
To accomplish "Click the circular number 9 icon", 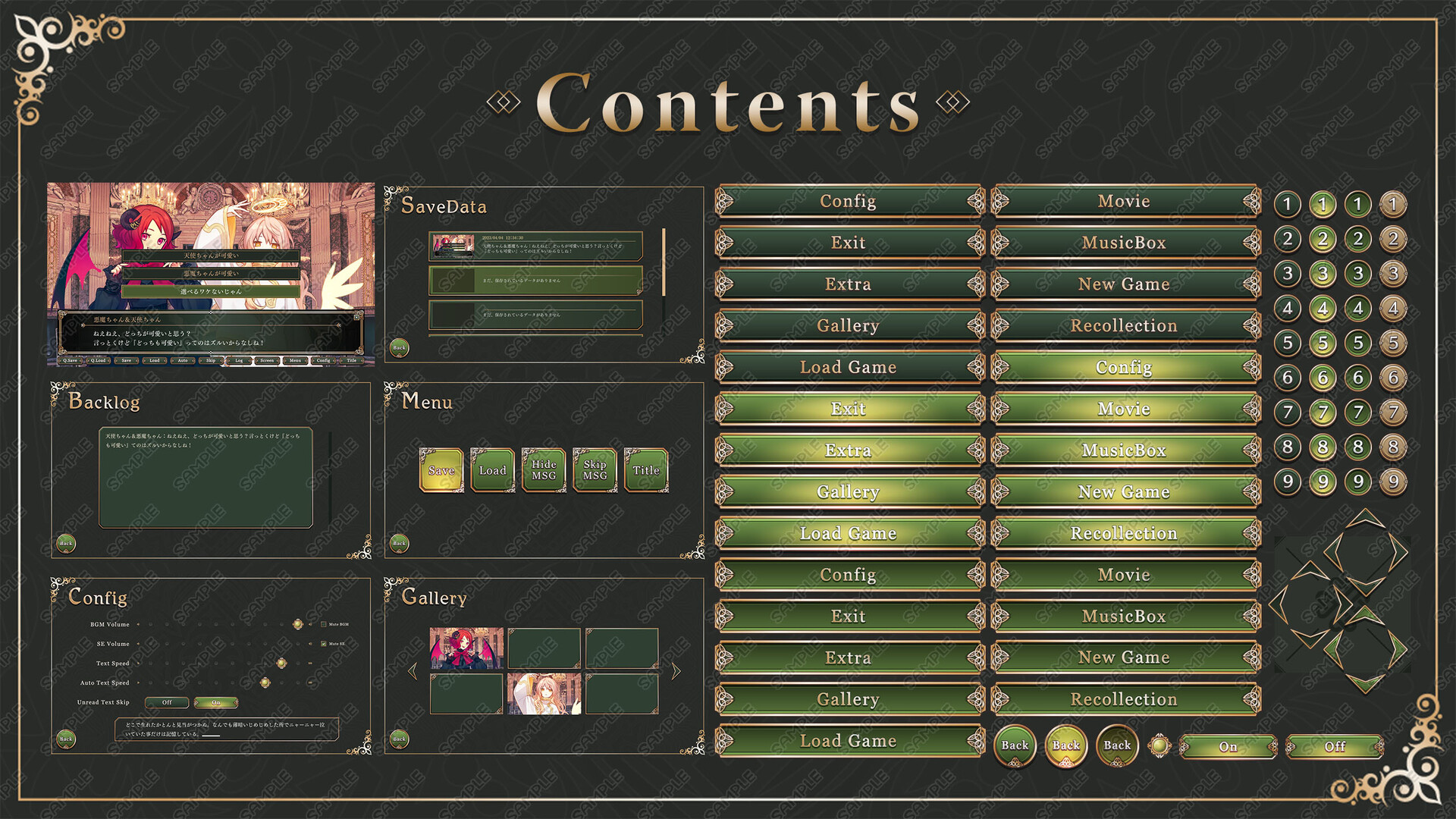I will [1287, 482].
